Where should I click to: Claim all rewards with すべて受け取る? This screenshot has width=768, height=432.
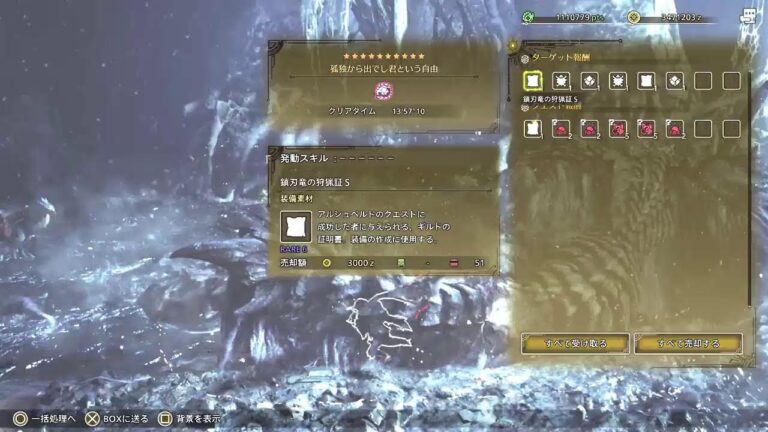coord(574,344)
